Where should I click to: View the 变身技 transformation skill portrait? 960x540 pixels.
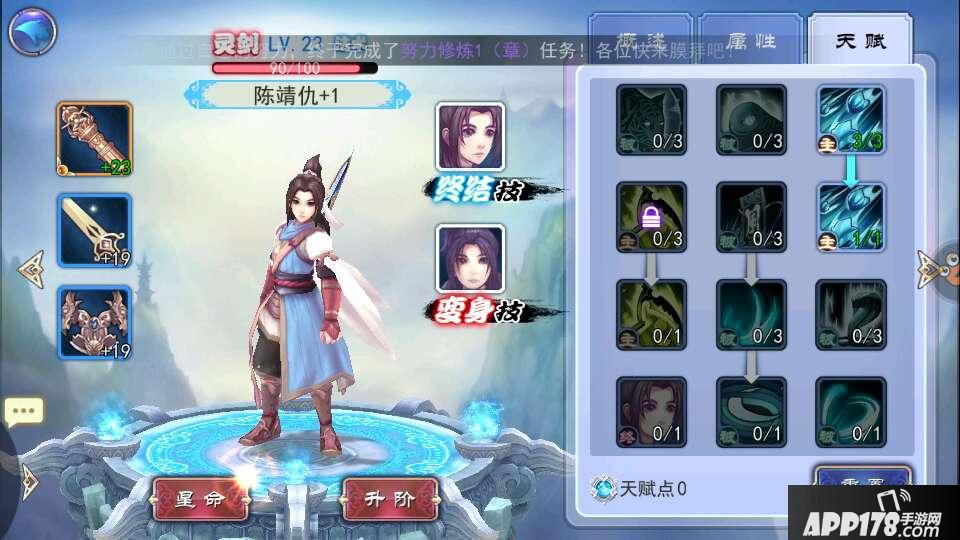coord(469,258)
